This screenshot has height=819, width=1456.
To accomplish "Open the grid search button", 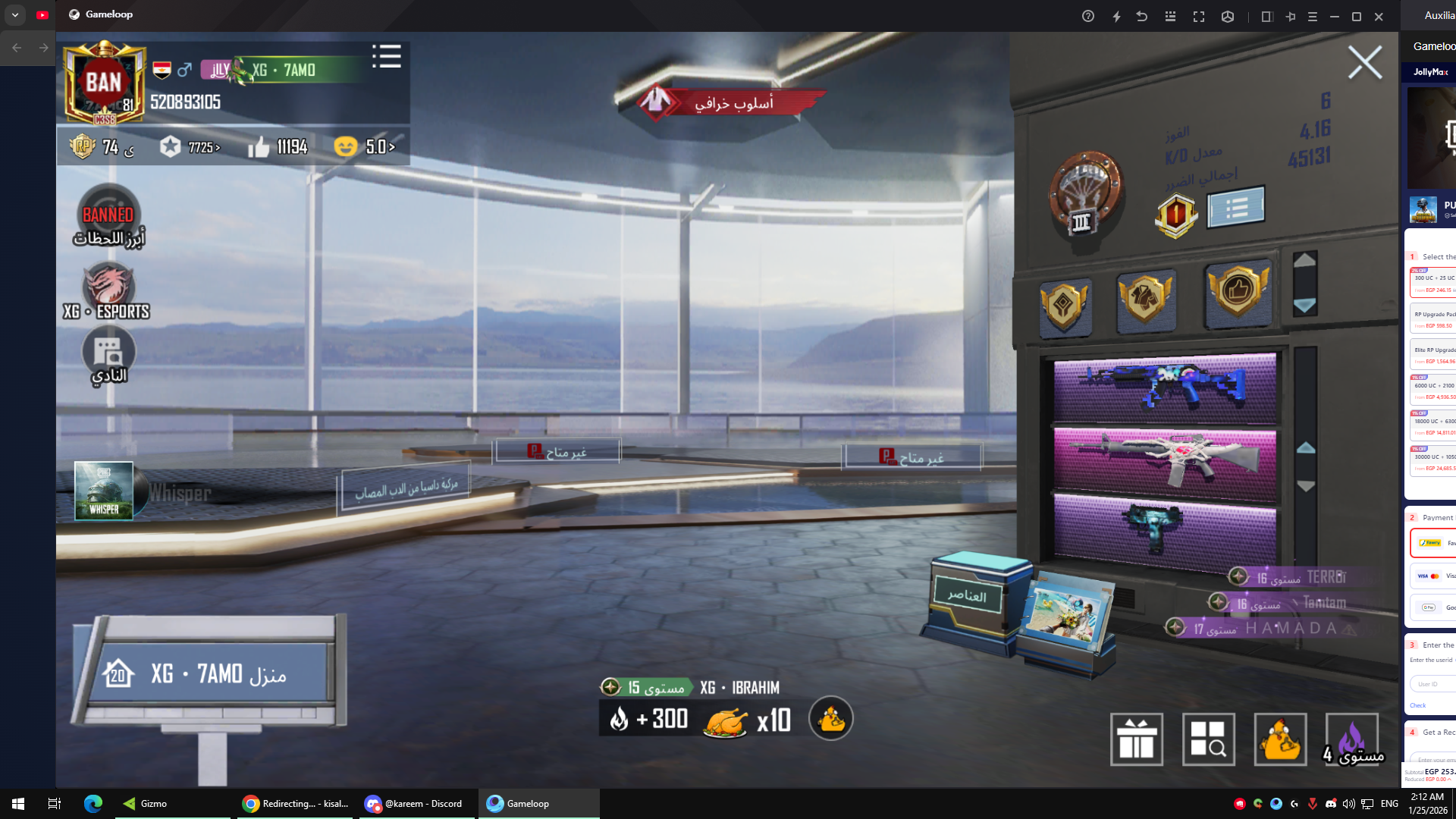I will coord(1208,739).
